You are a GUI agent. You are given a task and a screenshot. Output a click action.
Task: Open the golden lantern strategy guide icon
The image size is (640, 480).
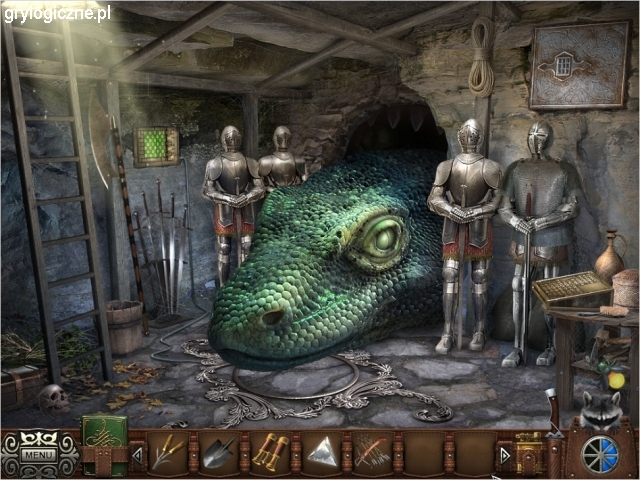tap(528, 452)
